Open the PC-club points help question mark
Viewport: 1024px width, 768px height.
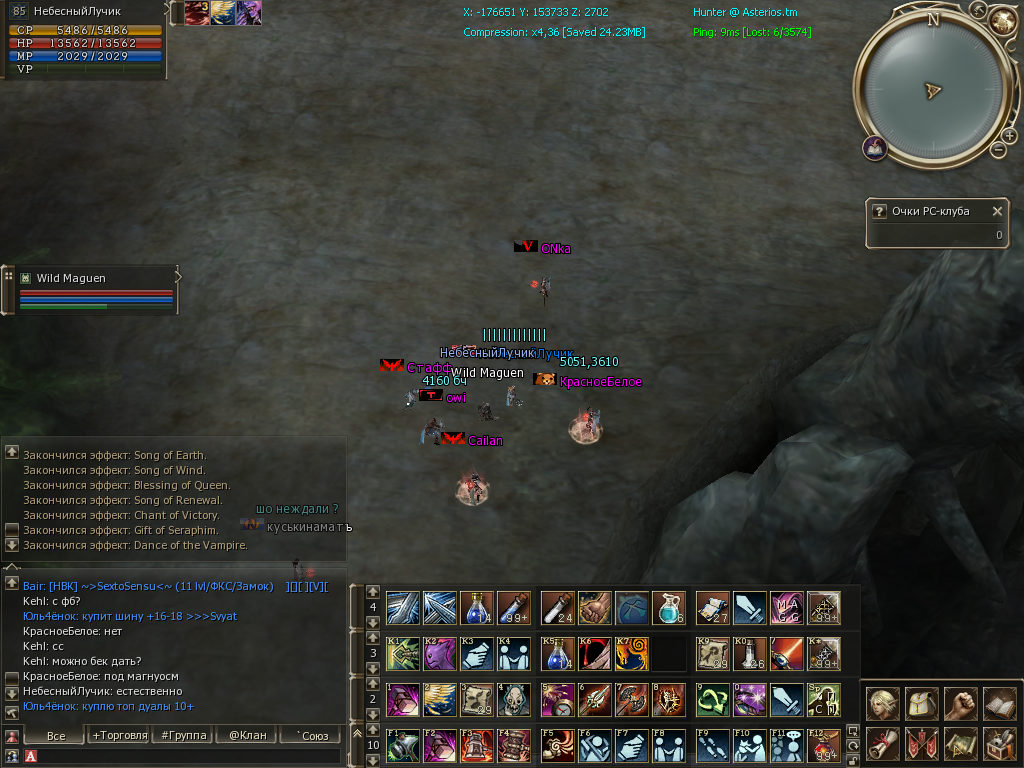[x=879, y=211]
